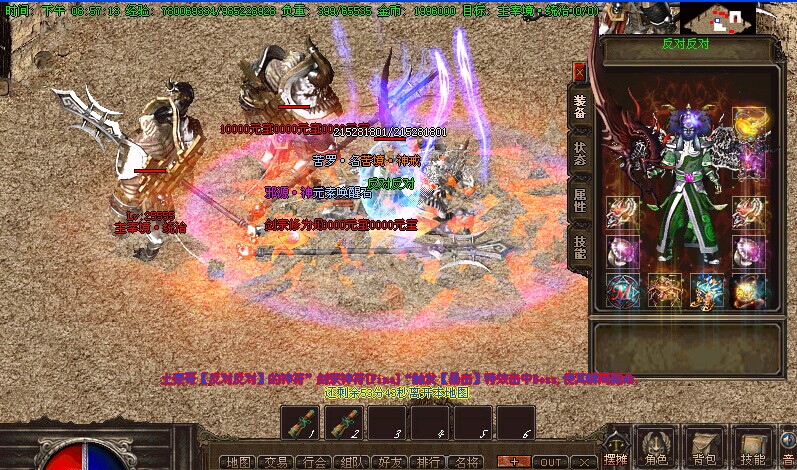
Task: Open the 状态 status tab
Action: (580, 152)
